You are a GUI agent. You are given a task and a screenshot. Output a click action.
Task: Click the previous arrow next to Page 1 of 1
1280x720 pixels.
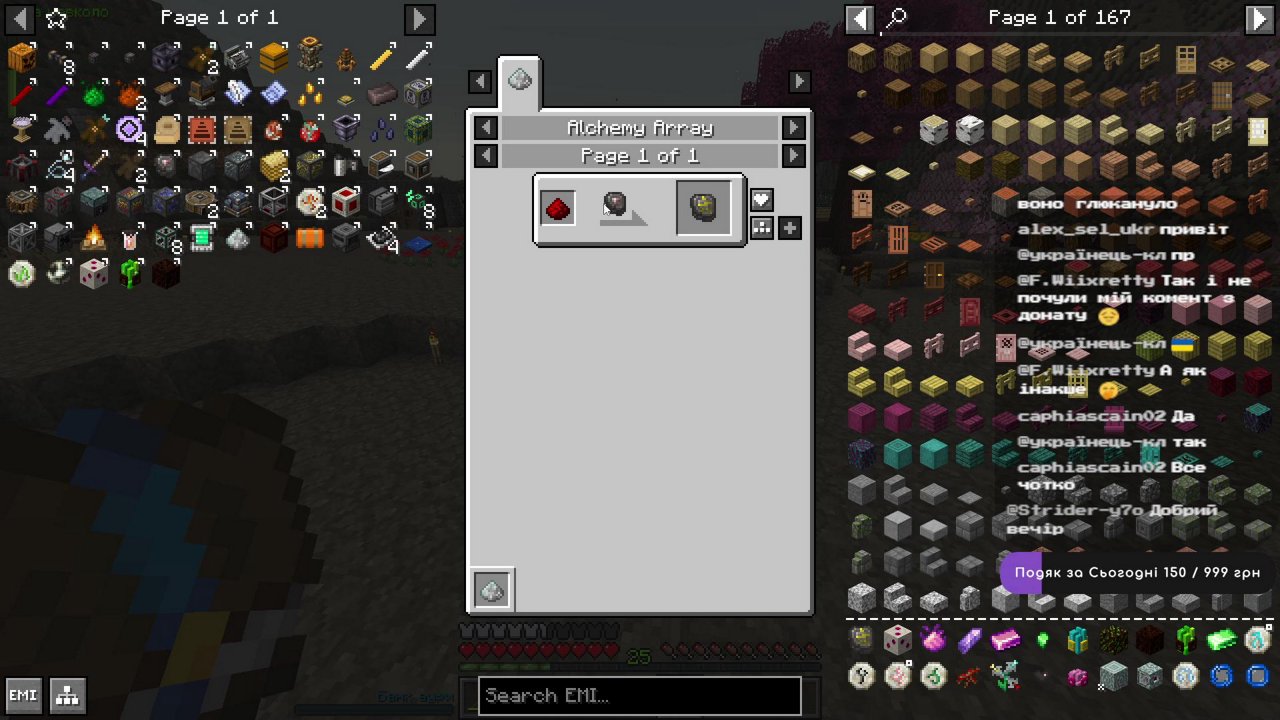point(486,156)
